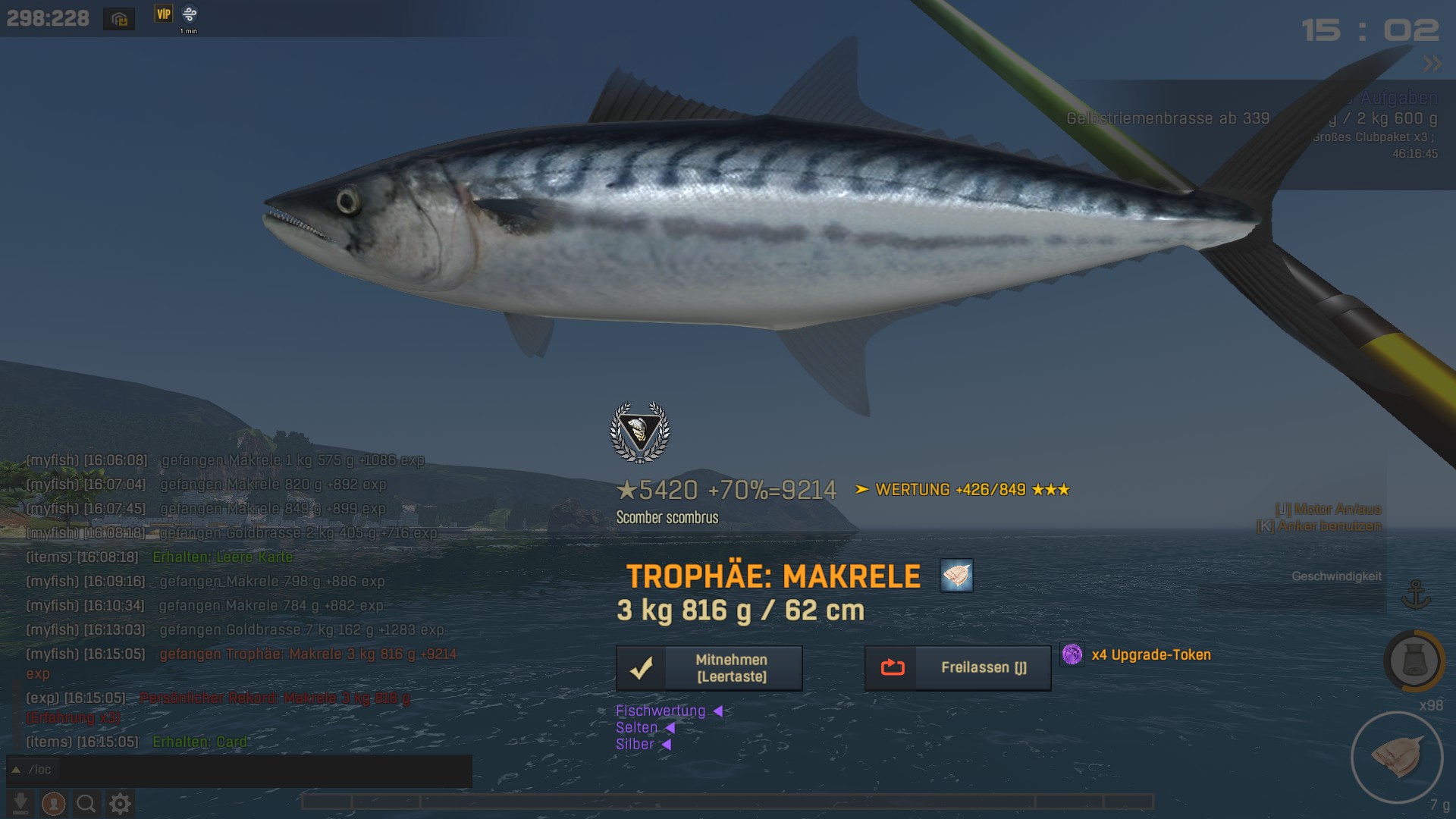Select the Silber entry
Image resolution: width=1456 pixels, height=819 pixels.
click(x=635, y=744)
